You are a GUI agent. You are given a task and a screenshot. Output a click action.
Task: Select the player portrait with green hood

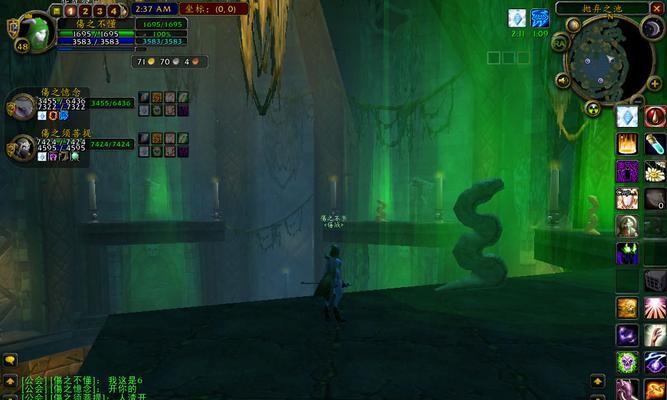[37, 30]
